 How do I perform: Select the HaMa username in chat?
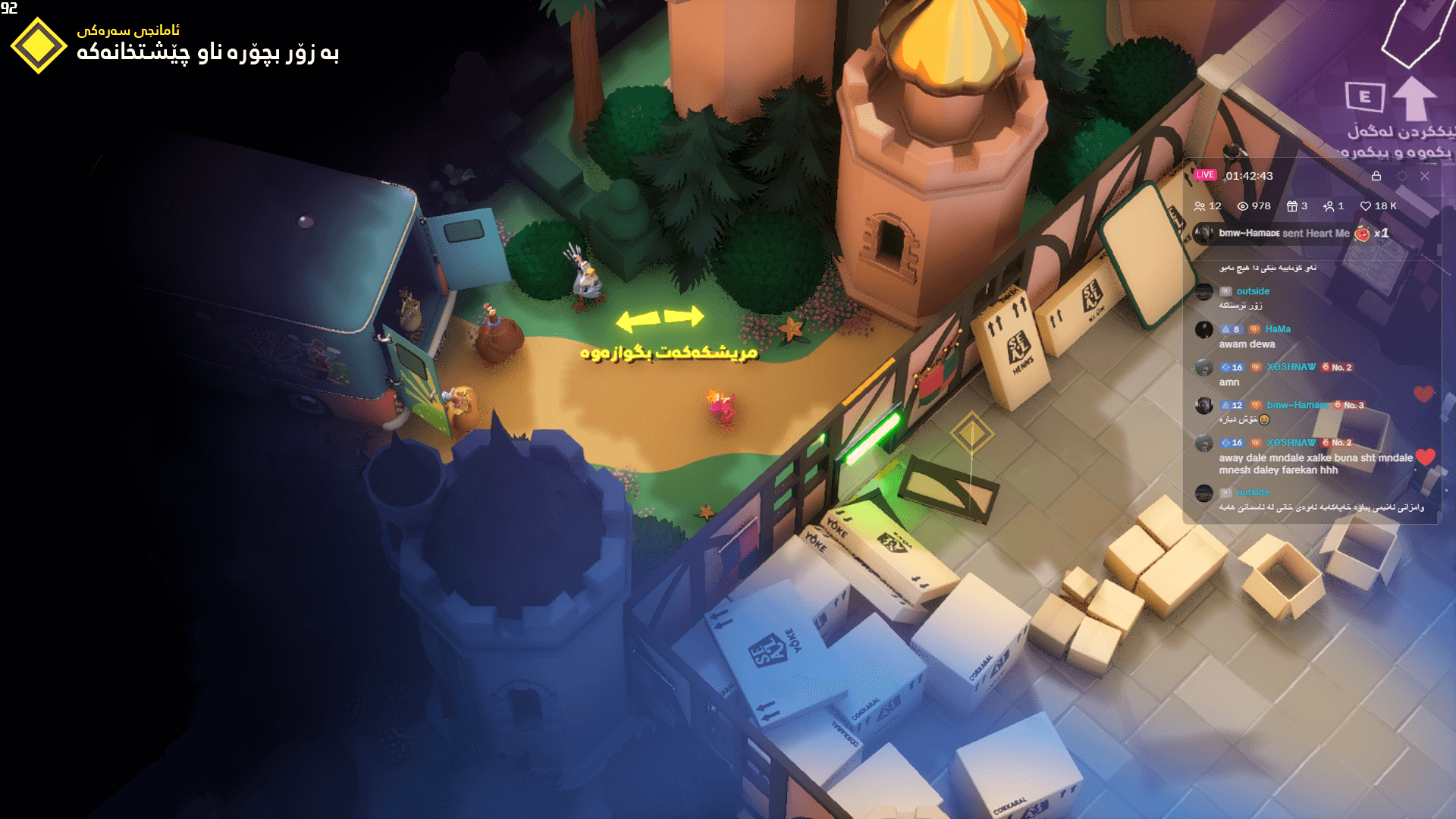(x=1278, y=329)
